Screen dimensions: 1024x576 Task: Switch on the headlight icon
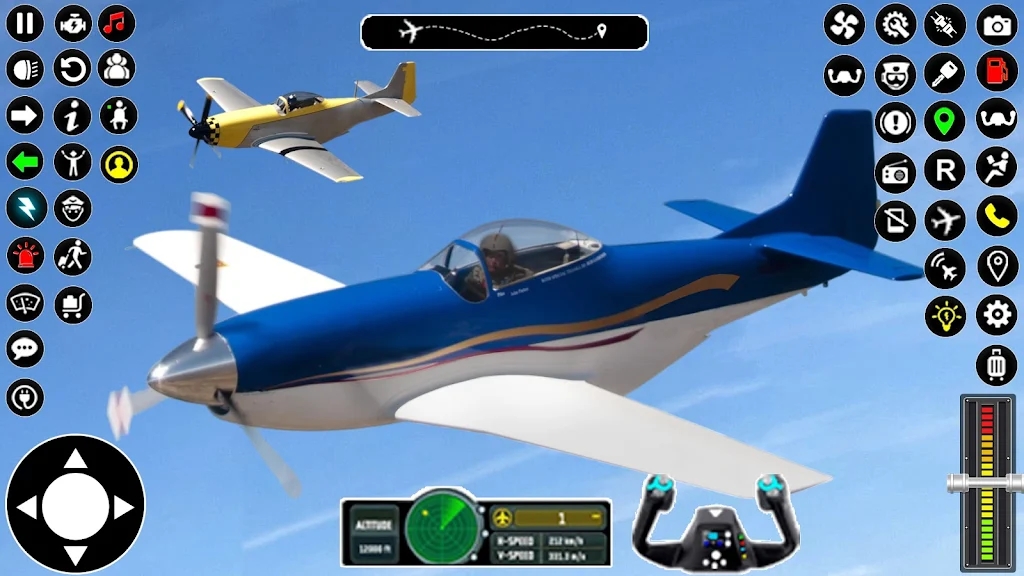(25, 69)
